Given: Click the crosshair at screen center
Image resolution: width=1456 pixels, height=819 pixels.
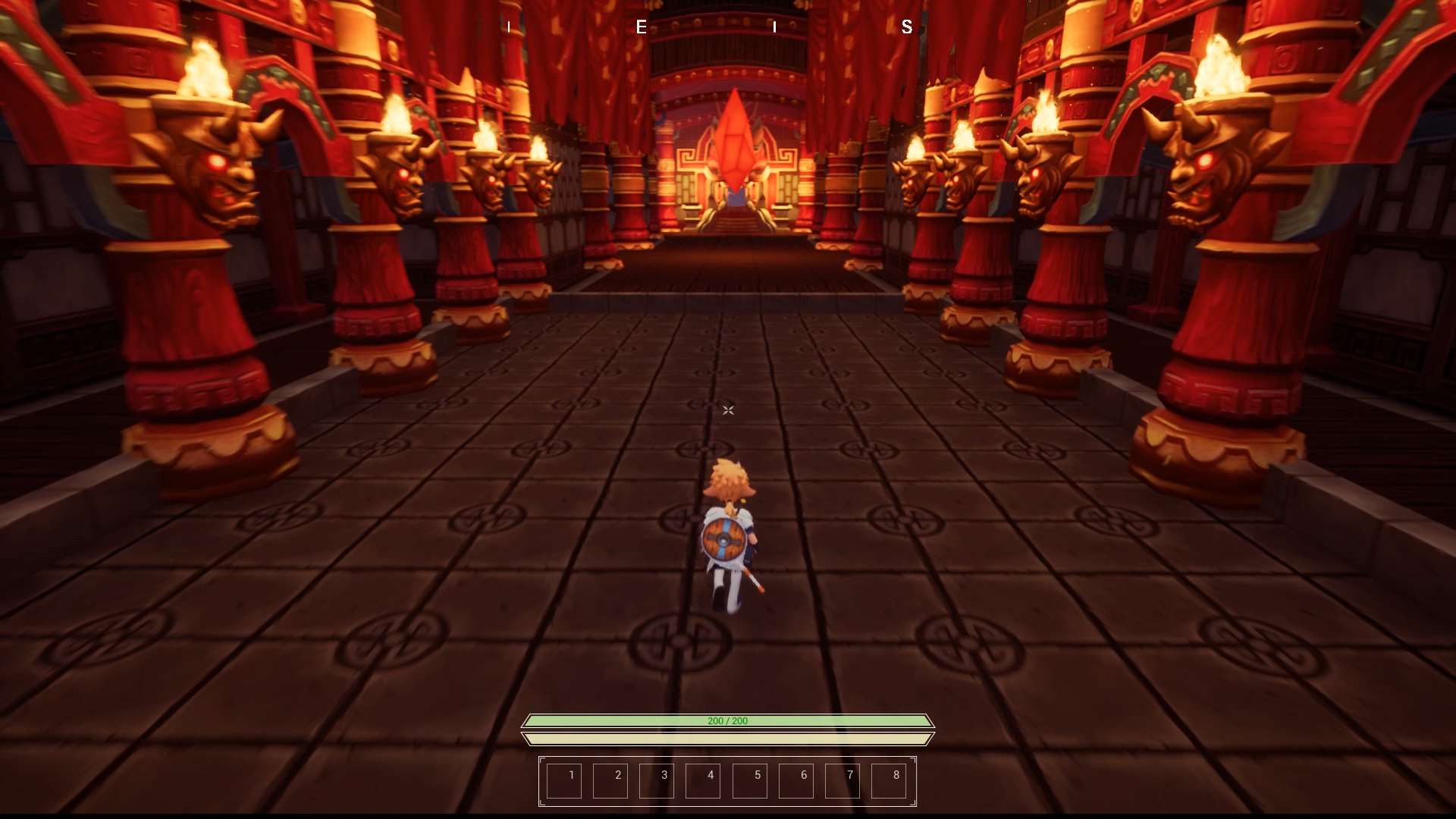Looking at the screenshot, I should (727, 410).
